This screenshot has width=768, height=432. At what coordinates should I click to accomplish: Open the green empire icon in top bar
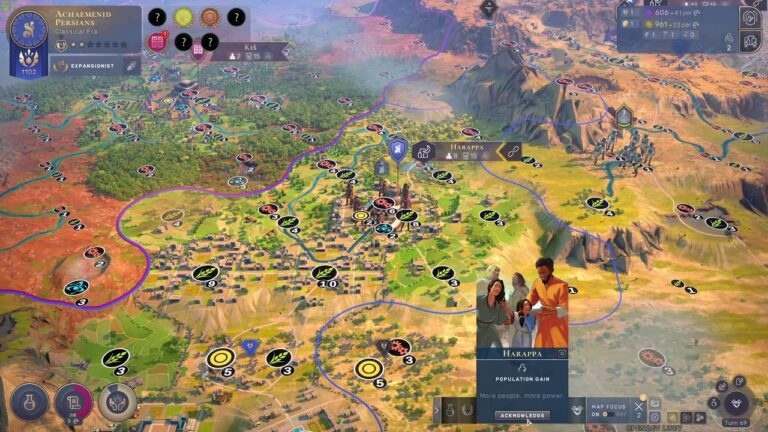[183, 17]
